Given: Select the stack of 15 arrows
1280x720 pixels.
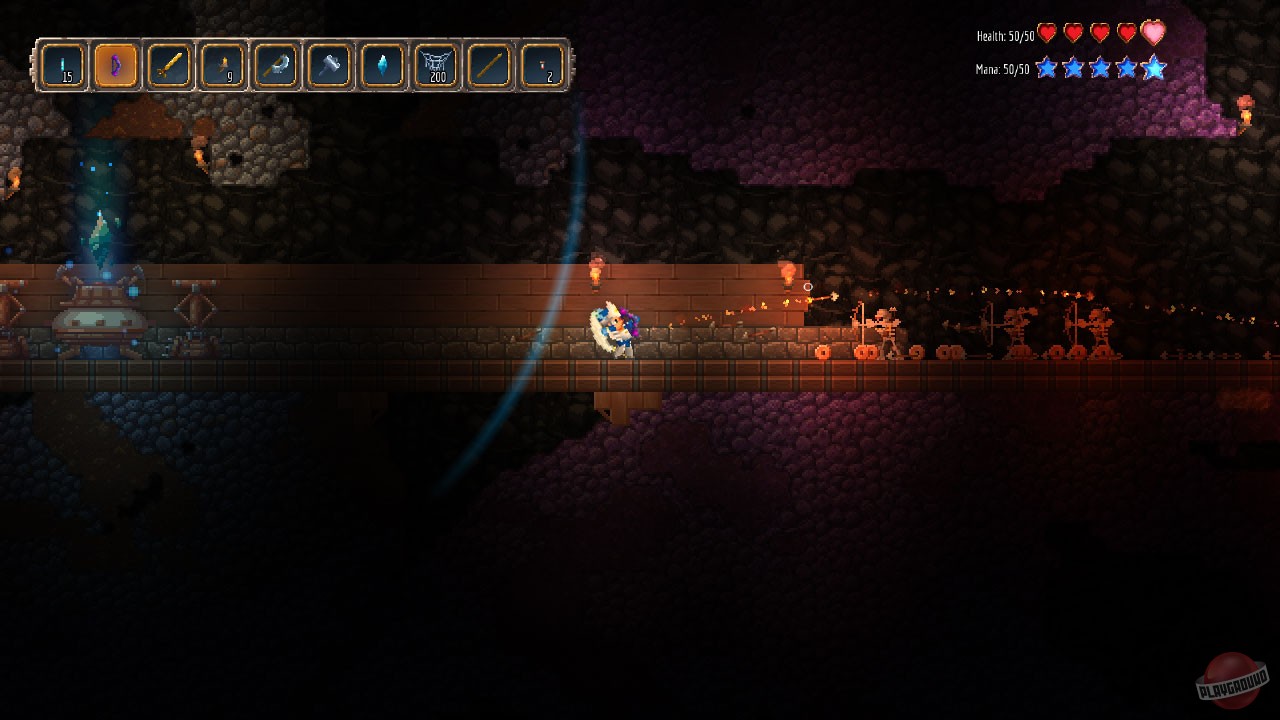Looking at the screenshot, I should click(62, 65).
